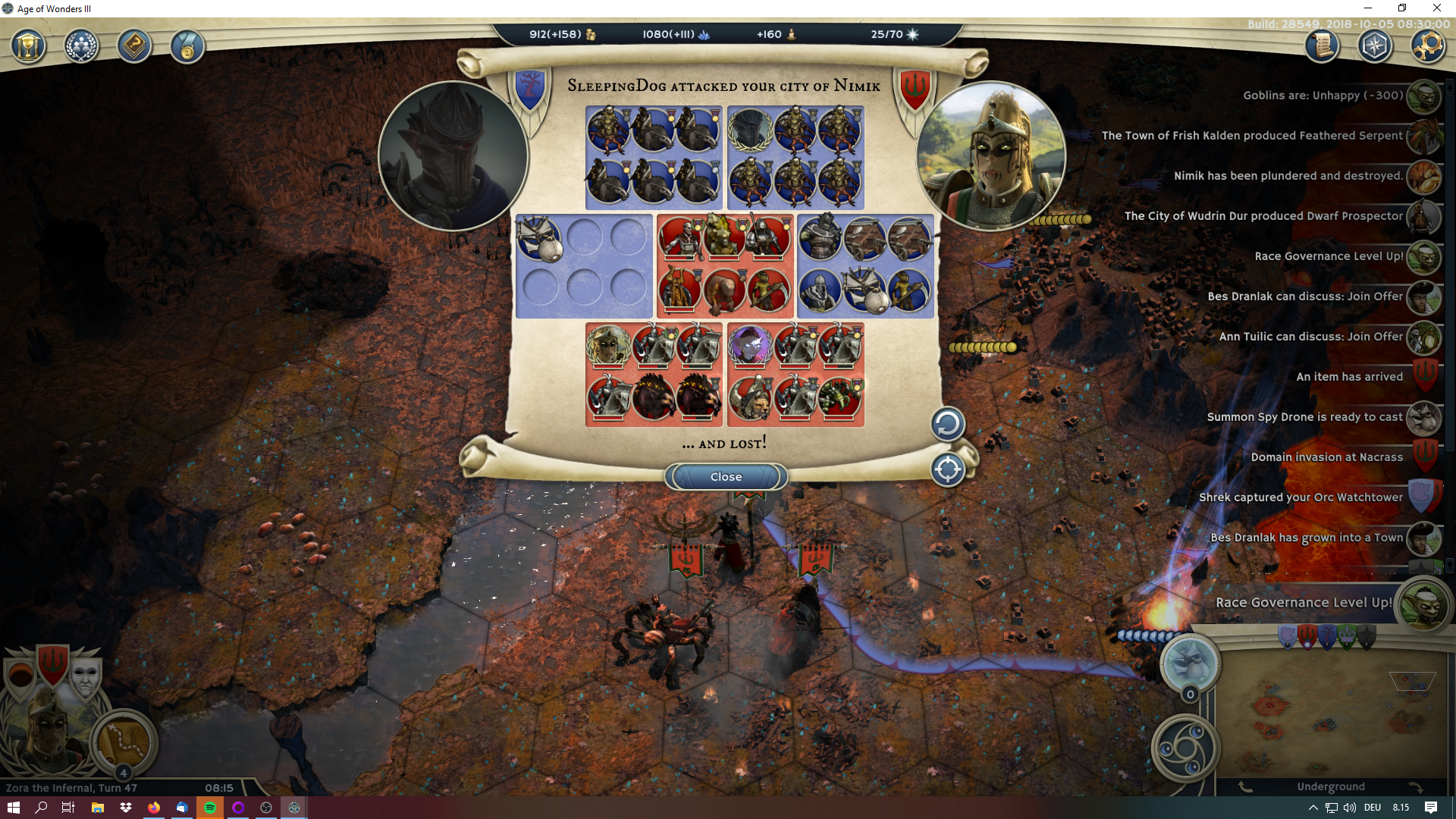Image resolution: width=1456 pixels, height=819 pixels.
Task: Open the trophy goblet menu icon
Action: click(28, 47)
